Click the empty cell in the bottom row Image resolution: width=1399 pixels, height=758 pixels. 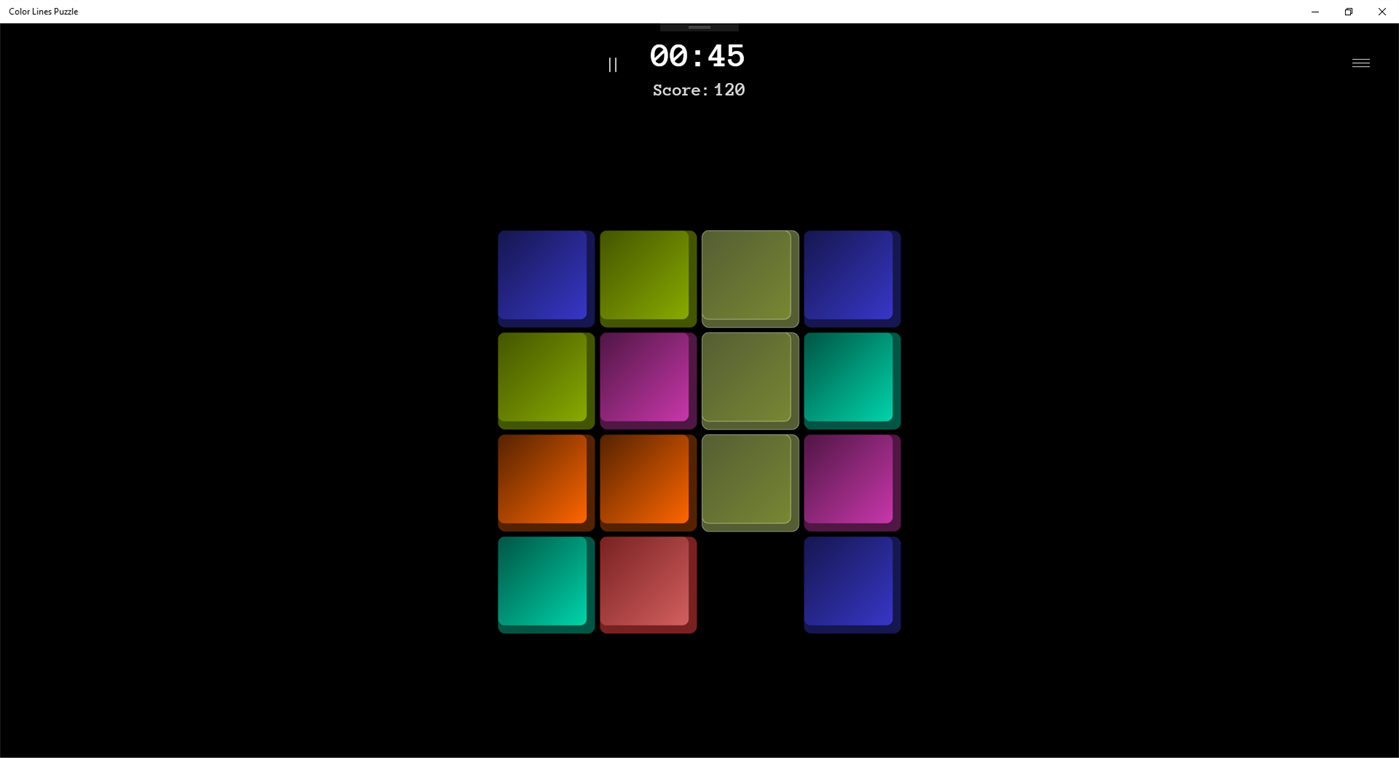point(749,583)
